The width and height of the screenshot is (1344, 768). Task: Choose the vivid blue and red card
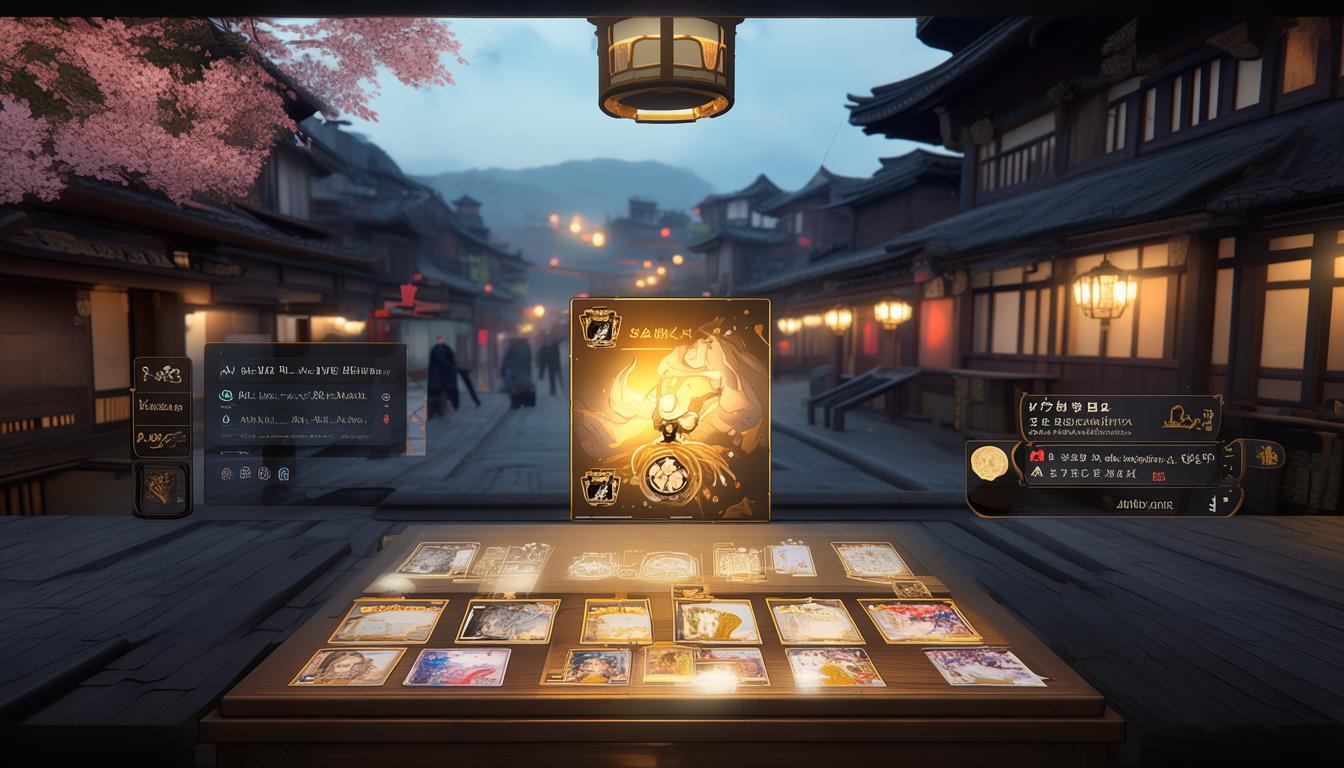pos(456,667)
